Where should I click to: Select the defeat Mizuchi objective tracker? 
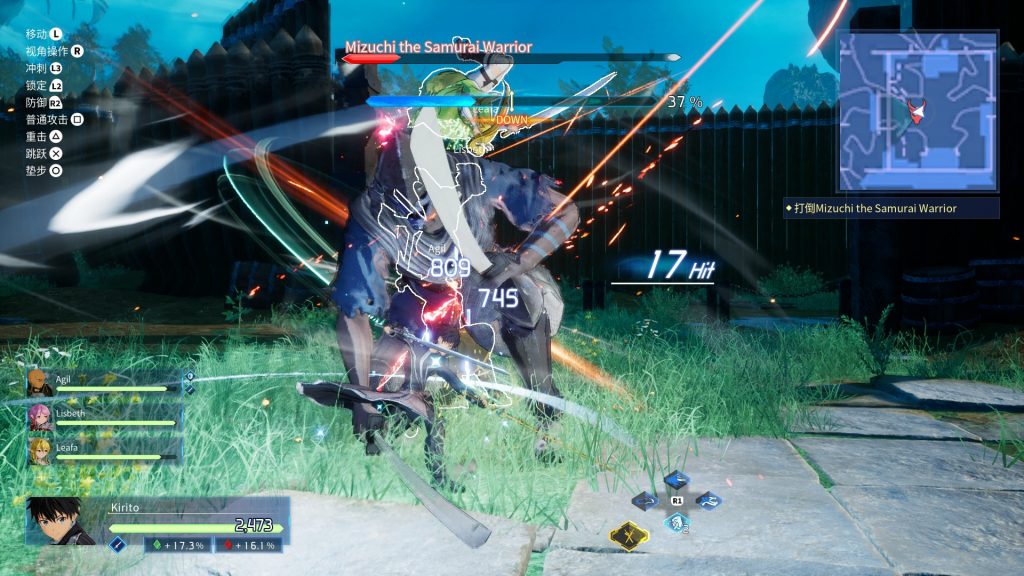point(892,208)
